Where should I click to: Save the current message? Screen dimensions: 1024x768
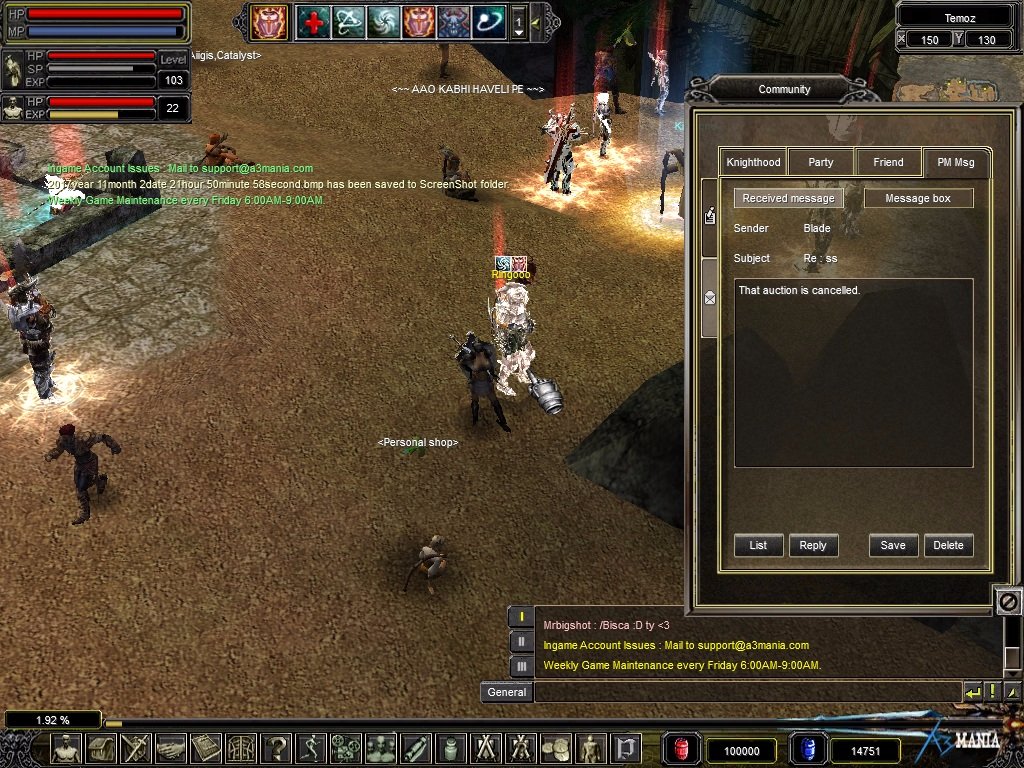pos(893,545)
